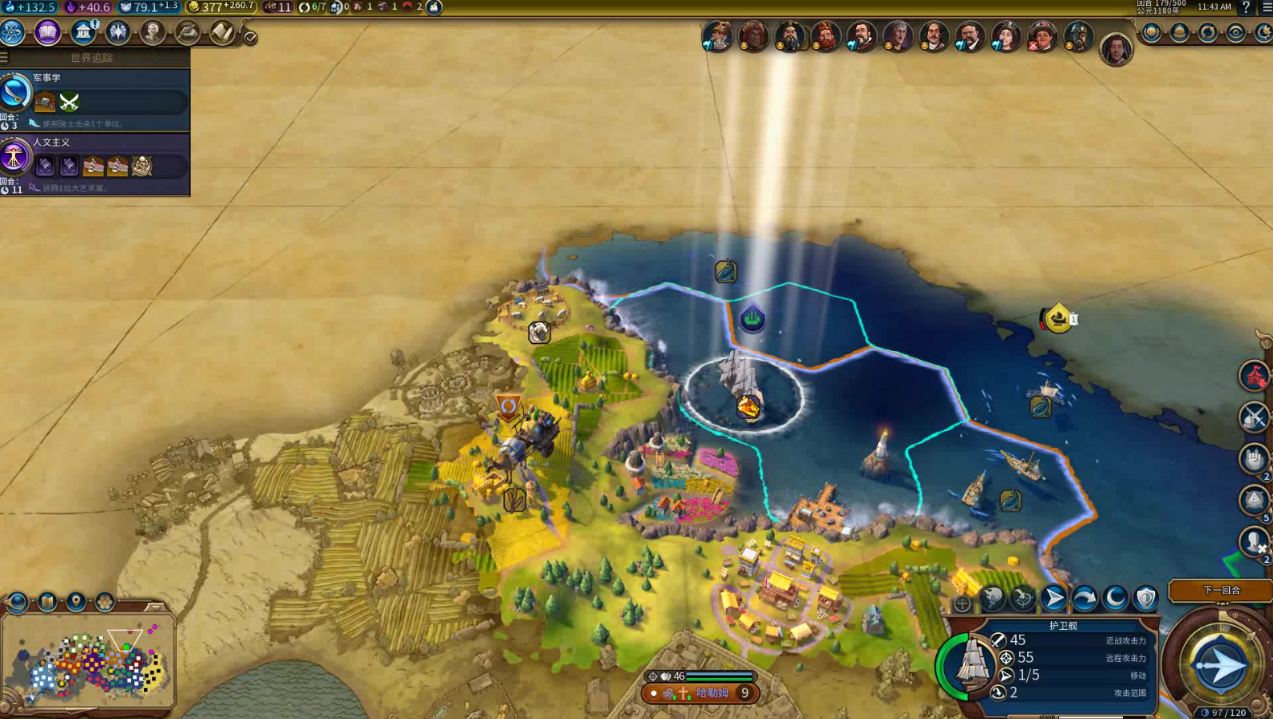Screen dimensions: 1273x719
Task: Open the red tent notification
Action: click(x=1254, y=376)
